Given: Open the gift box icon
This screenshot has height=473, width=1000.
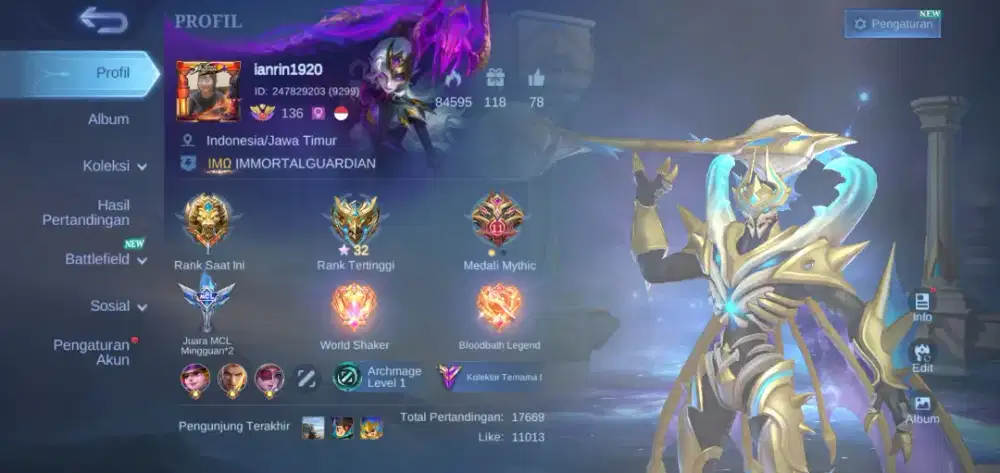Looking at the screenshot, I should (495, 78).
